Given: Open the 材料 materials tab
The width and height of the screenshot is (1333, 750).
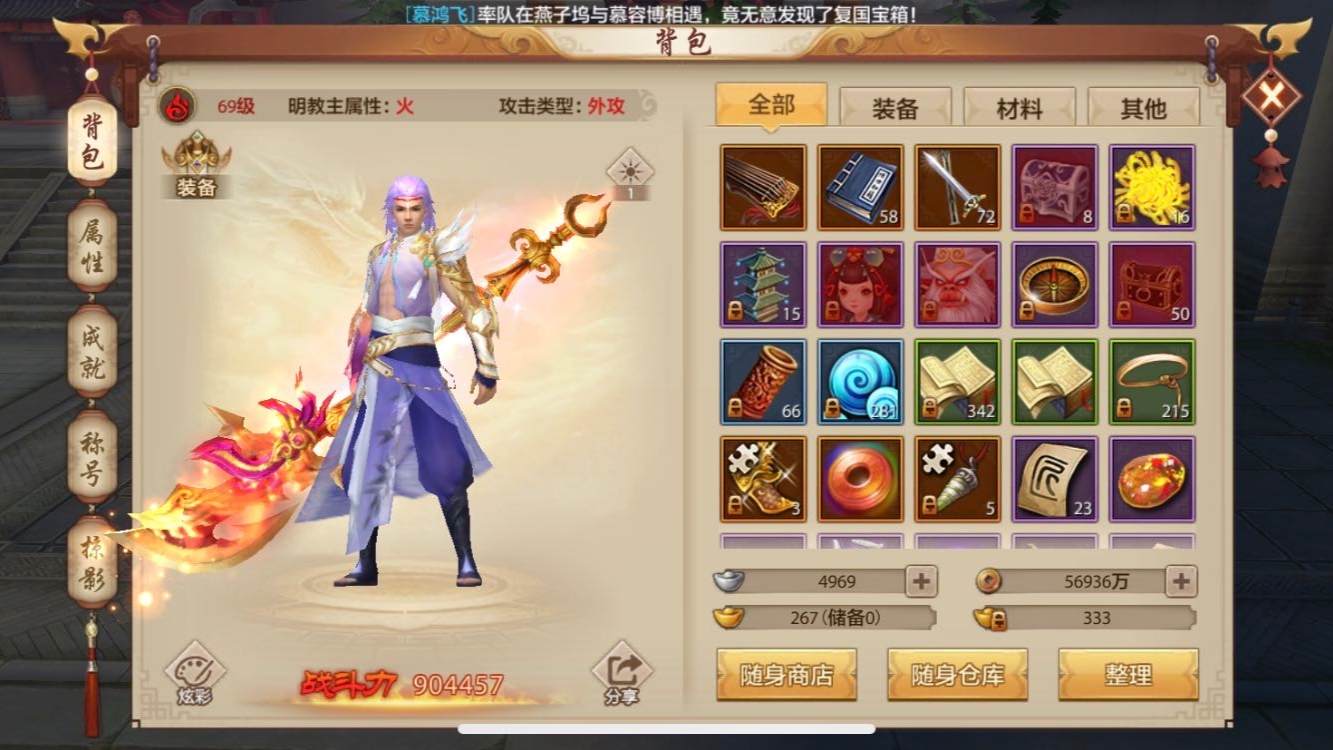Looking at the screenshot, I should [x=1019, y=107].
